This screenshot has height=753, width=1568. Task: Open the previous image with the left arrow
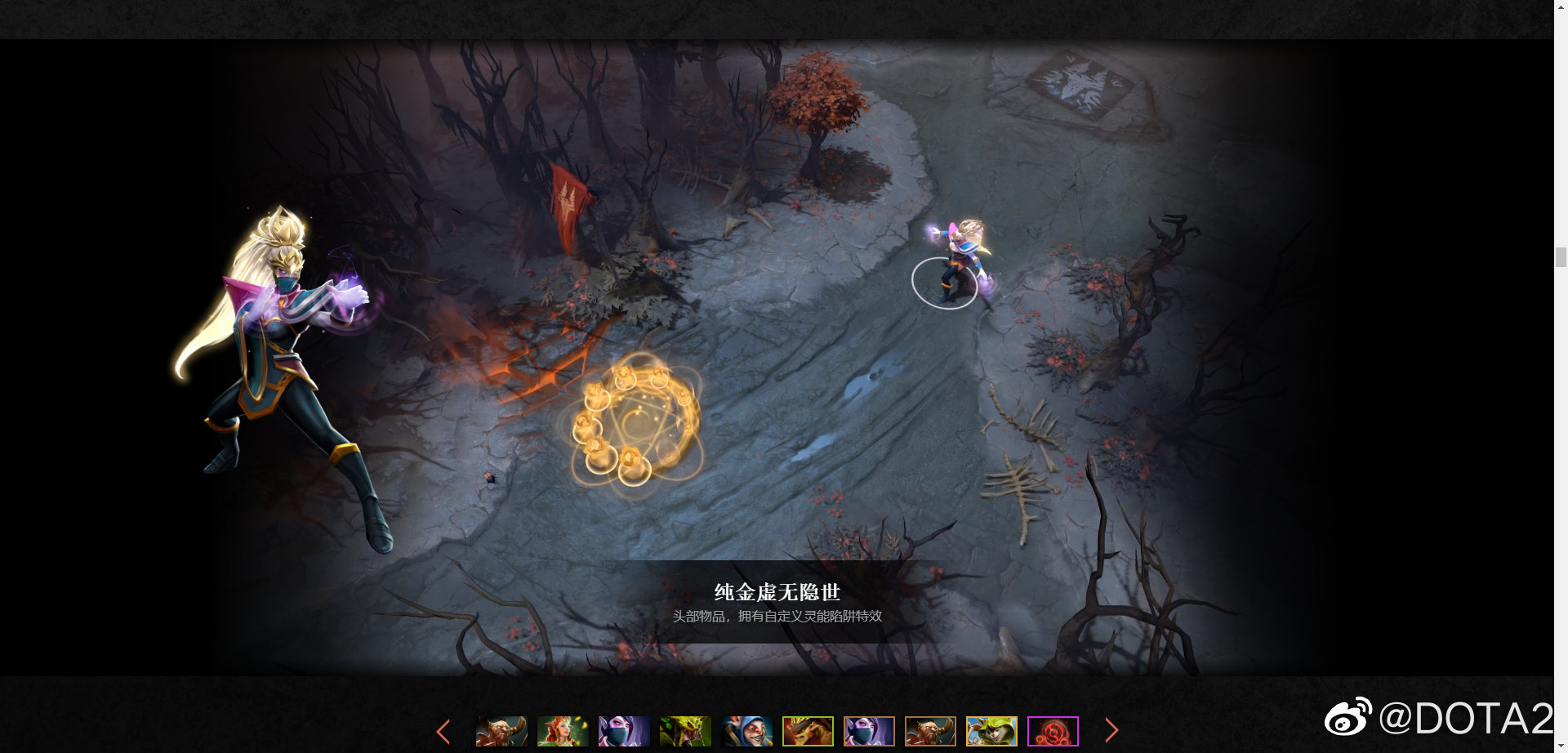(x=443, y=731)
